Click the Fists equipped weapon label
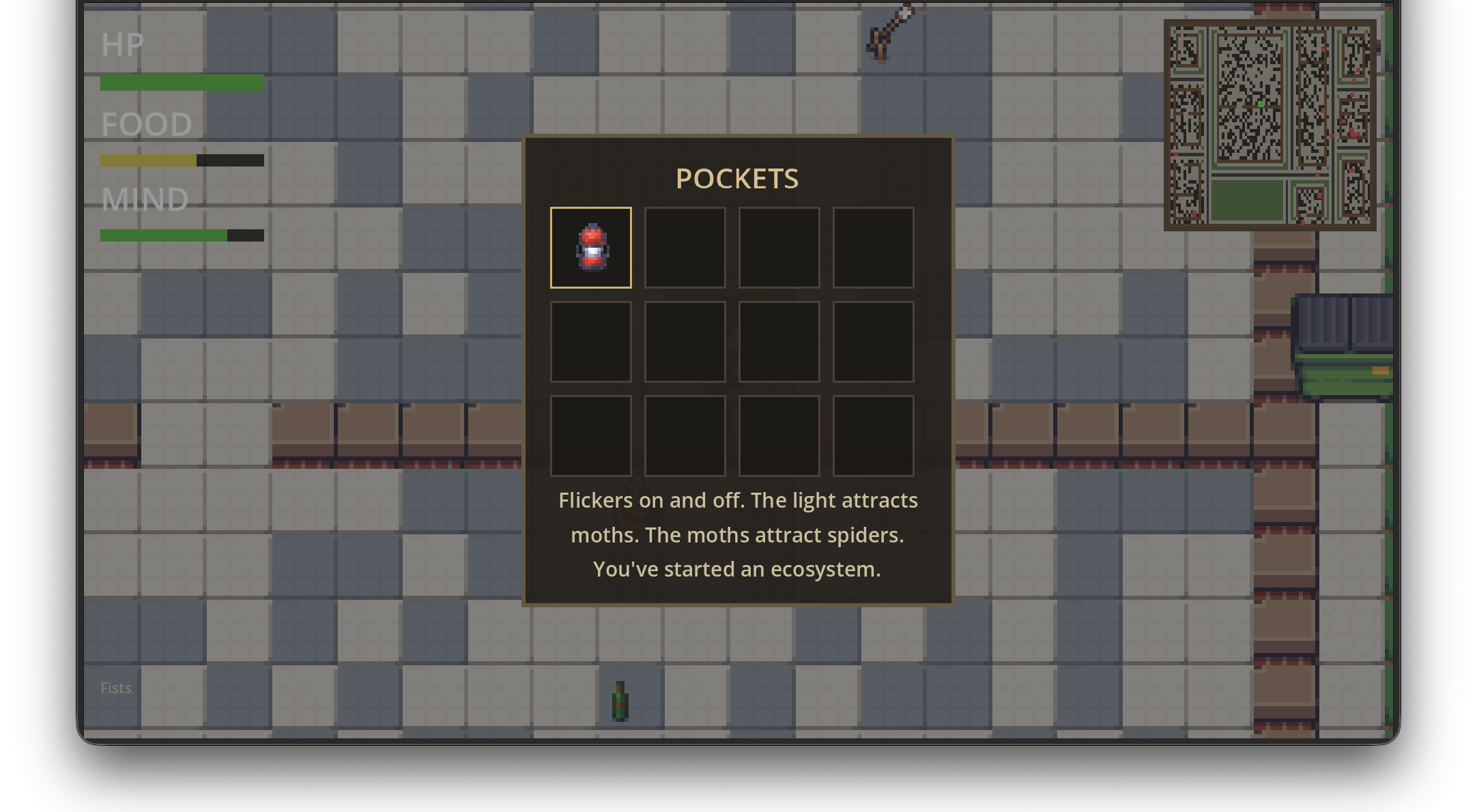Viewport: 1477px width, 812px height. (115, 688)
